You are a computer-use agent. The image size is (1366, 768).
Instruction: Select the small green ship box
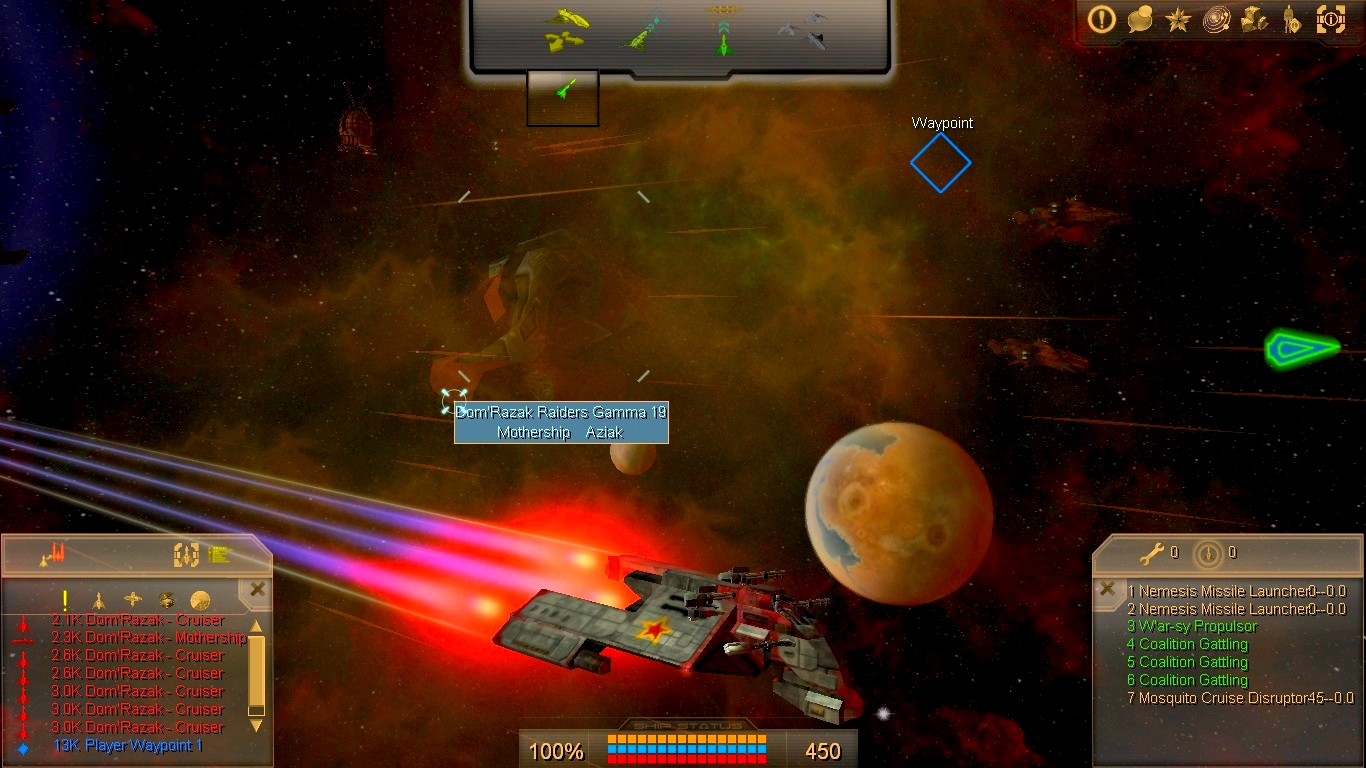point(563,97)
